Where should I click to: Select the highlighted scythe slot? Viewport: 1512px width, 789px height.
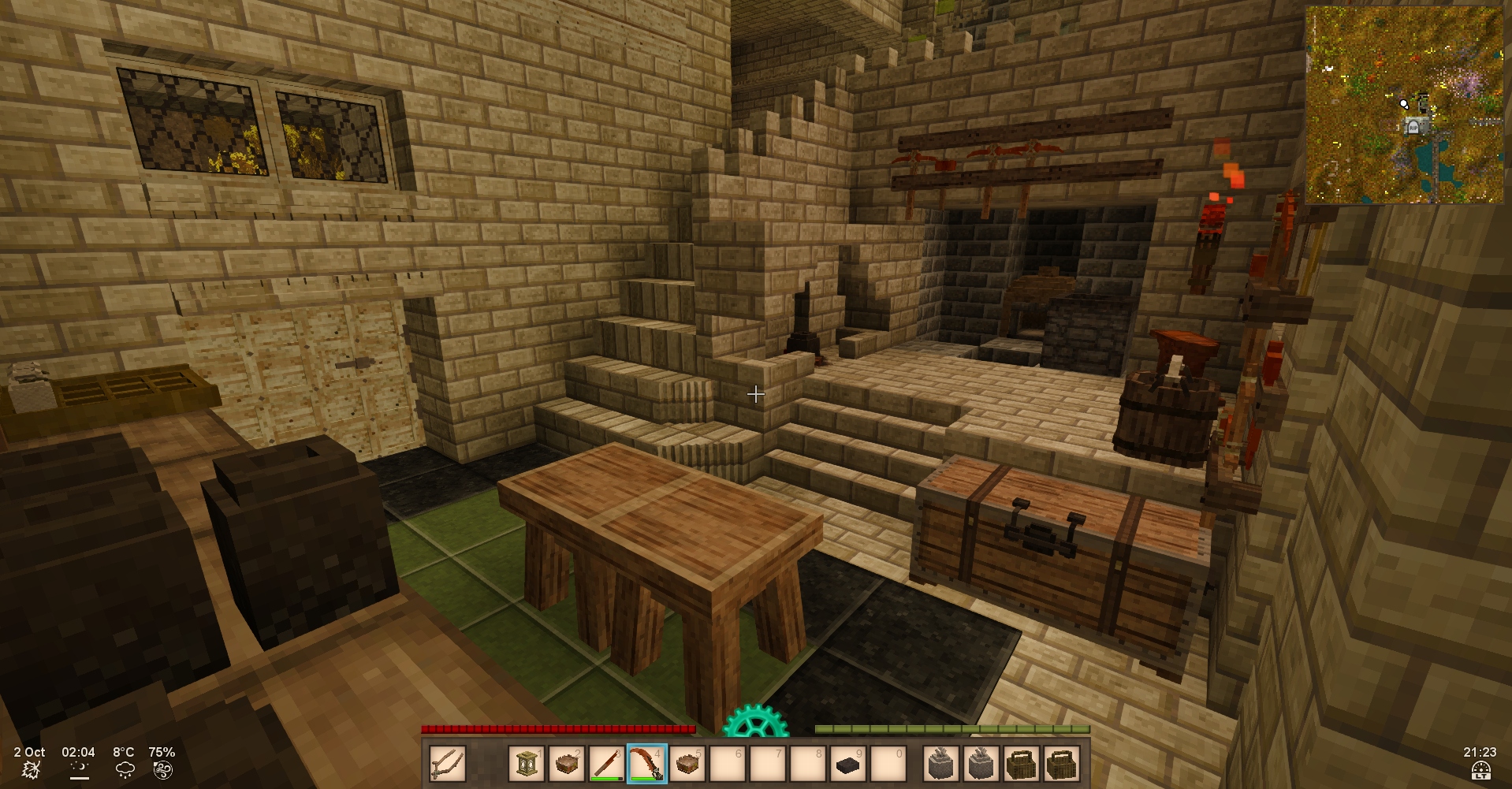pyautogui.click(x=647, y=764)
